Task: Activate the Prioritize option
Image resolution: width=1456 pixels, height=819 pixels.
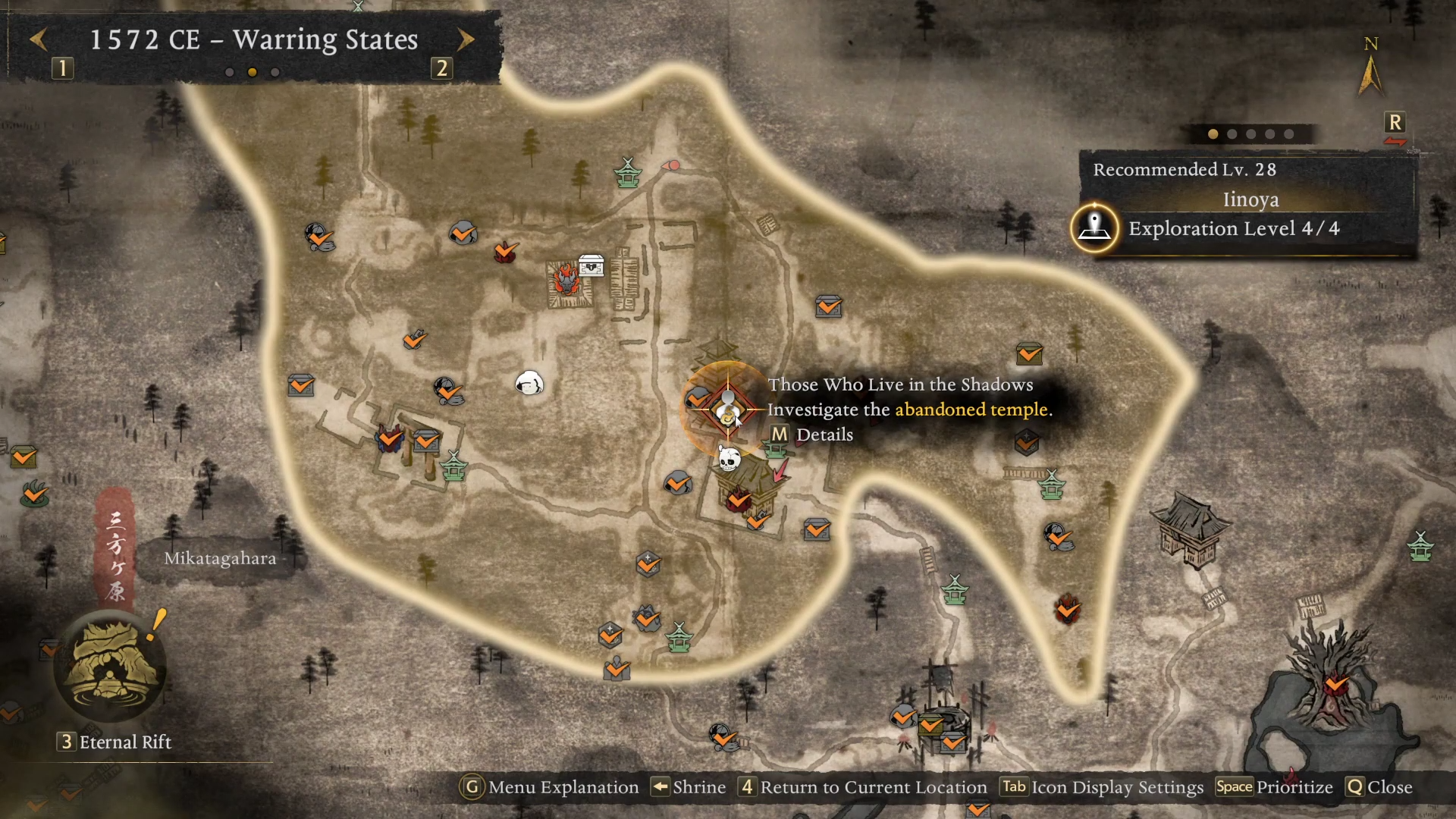Action: (x=1274, y=787)
